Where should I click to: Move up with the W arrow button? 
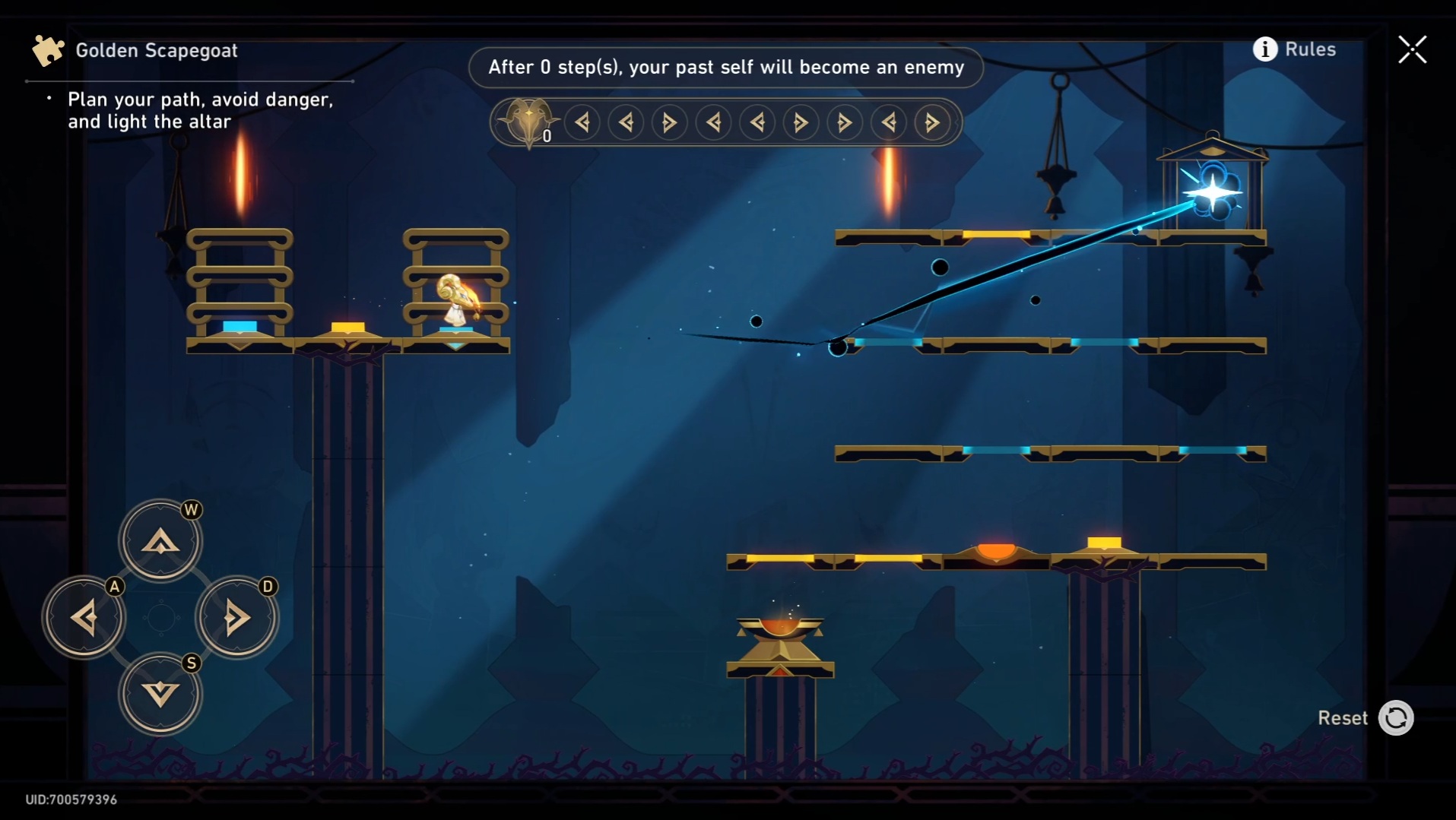pyautogui.click(x=160, y=541)
